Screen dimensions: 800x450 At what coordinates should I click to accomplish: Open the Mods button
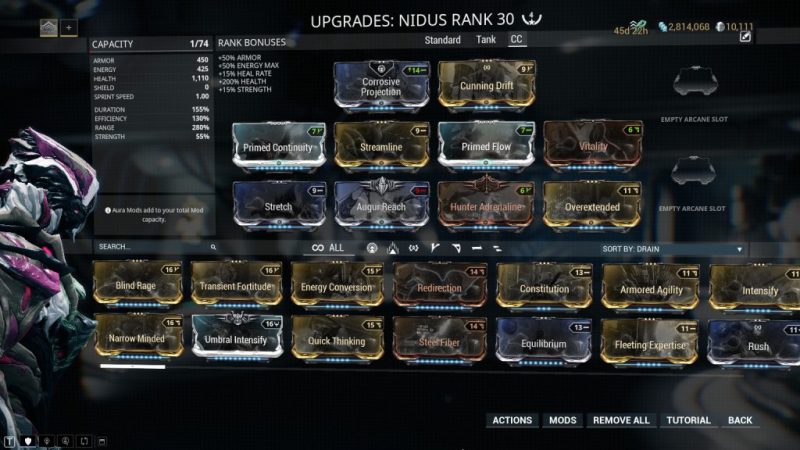click(x=563, y=420)
